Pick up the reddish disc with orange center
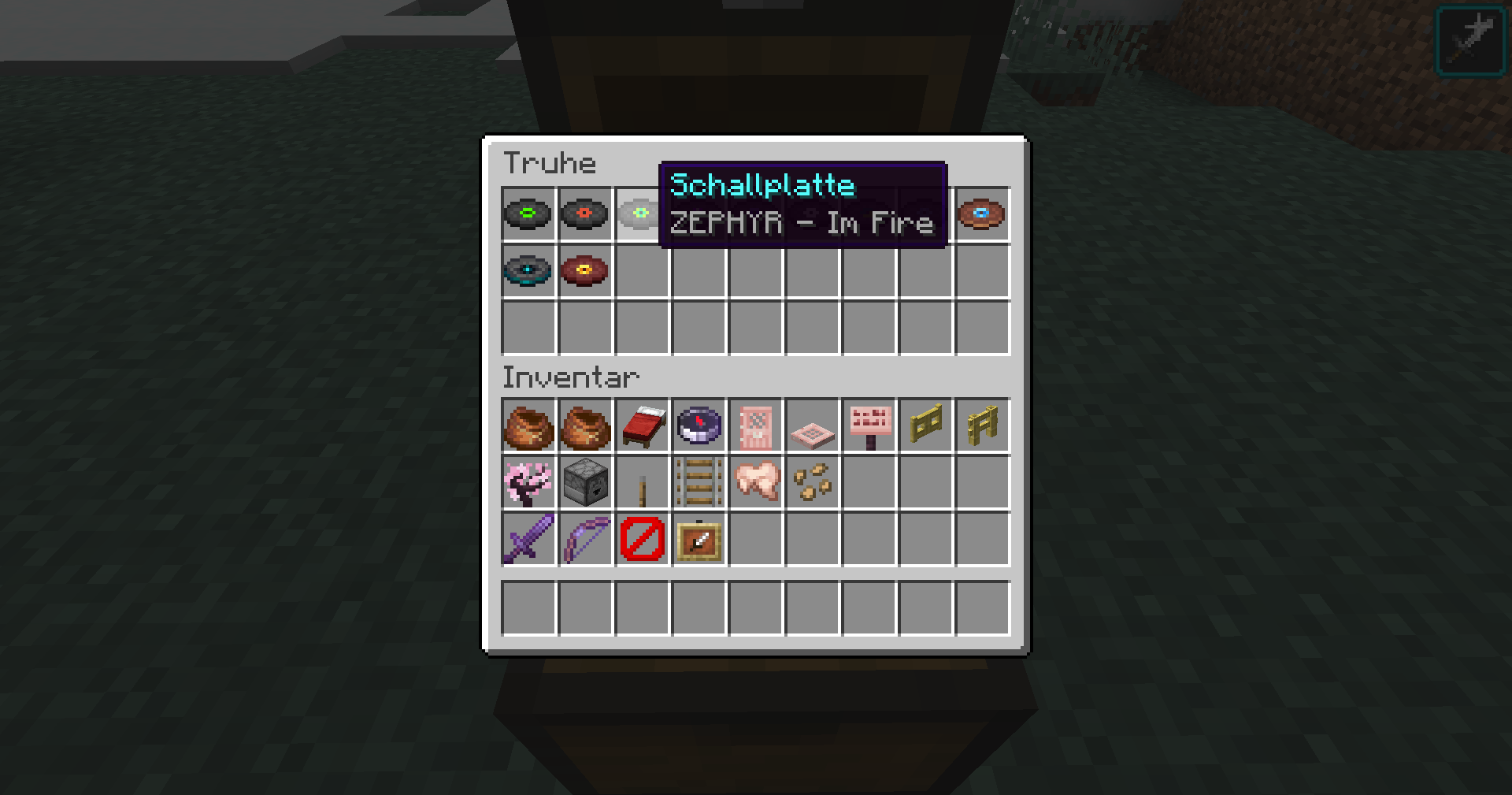Viewport: 1512px width, 795px height. pos(584,272)
